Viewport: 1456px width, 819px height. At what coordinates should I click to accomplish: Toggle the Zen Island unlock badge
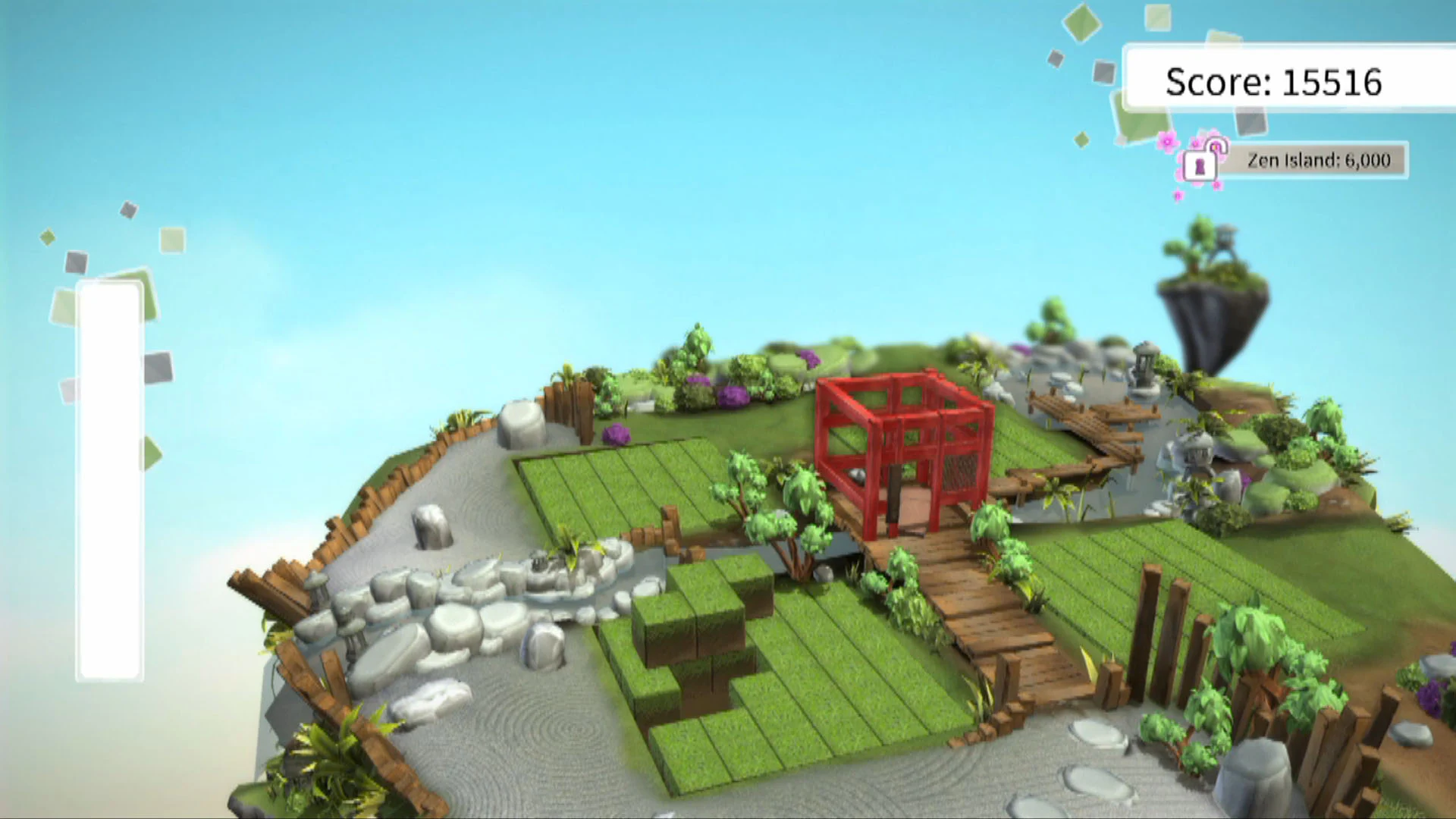pyautogui.click(x=1316, y=161)
